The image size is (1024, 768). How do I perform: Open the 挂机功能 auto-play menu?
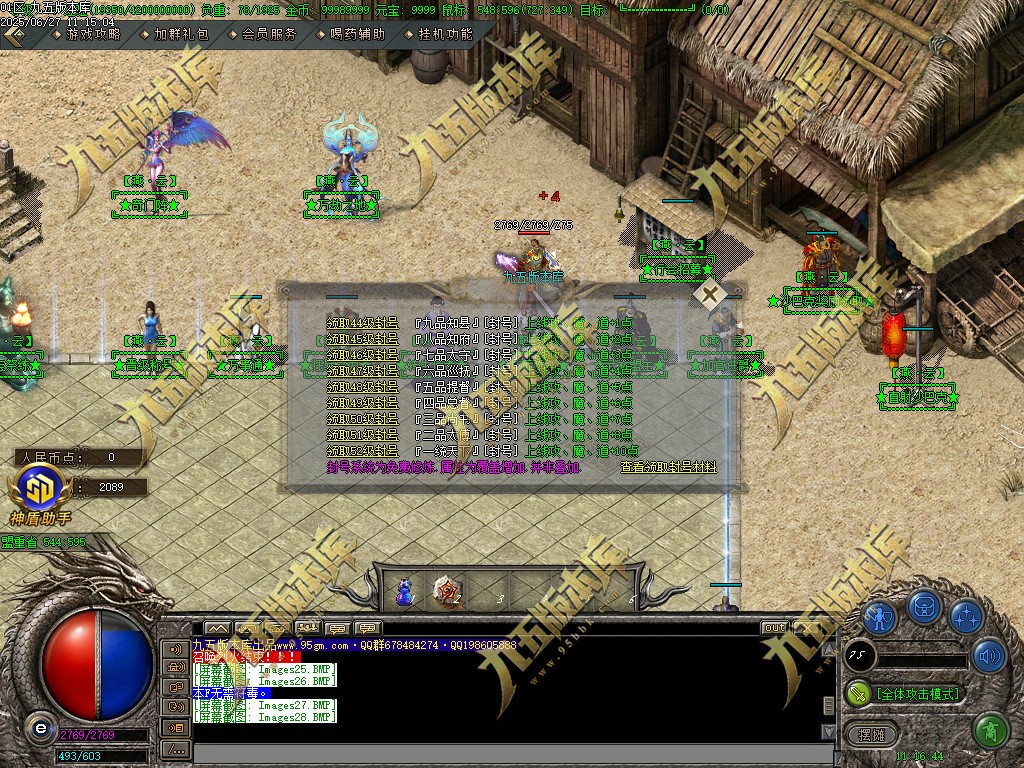[x=445, y=33]
